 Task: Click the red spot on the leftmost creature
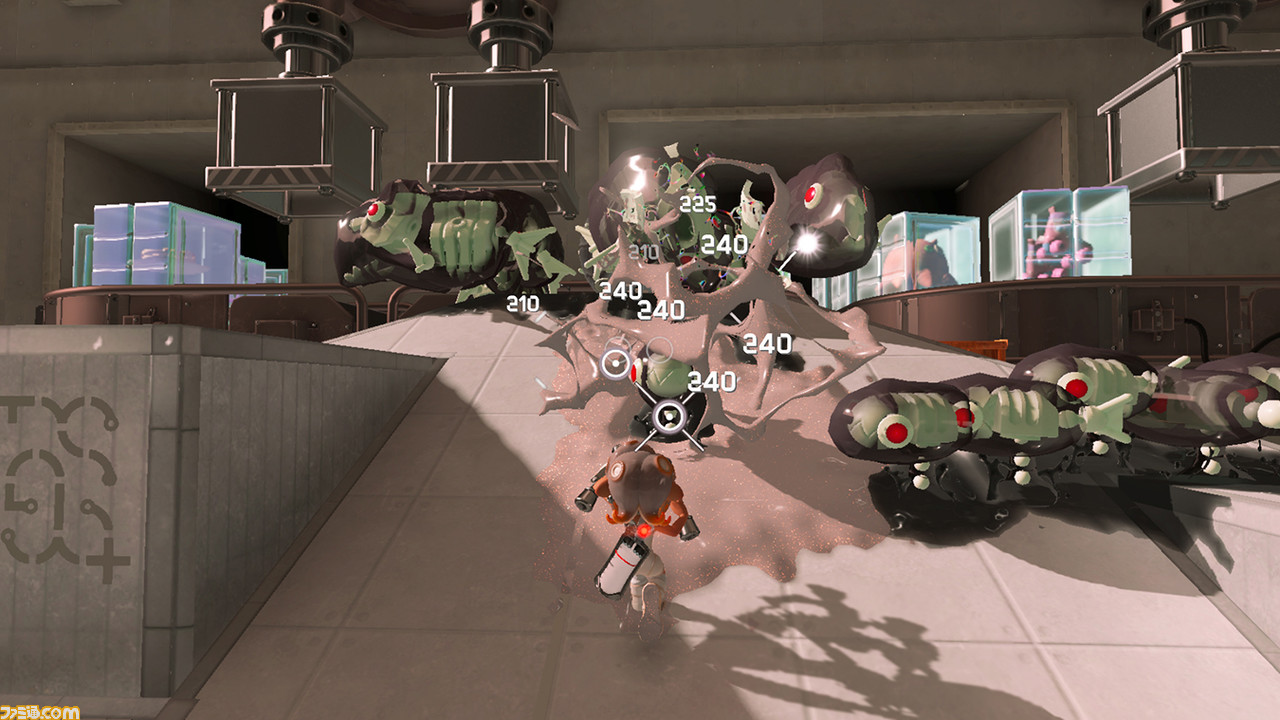373,209
